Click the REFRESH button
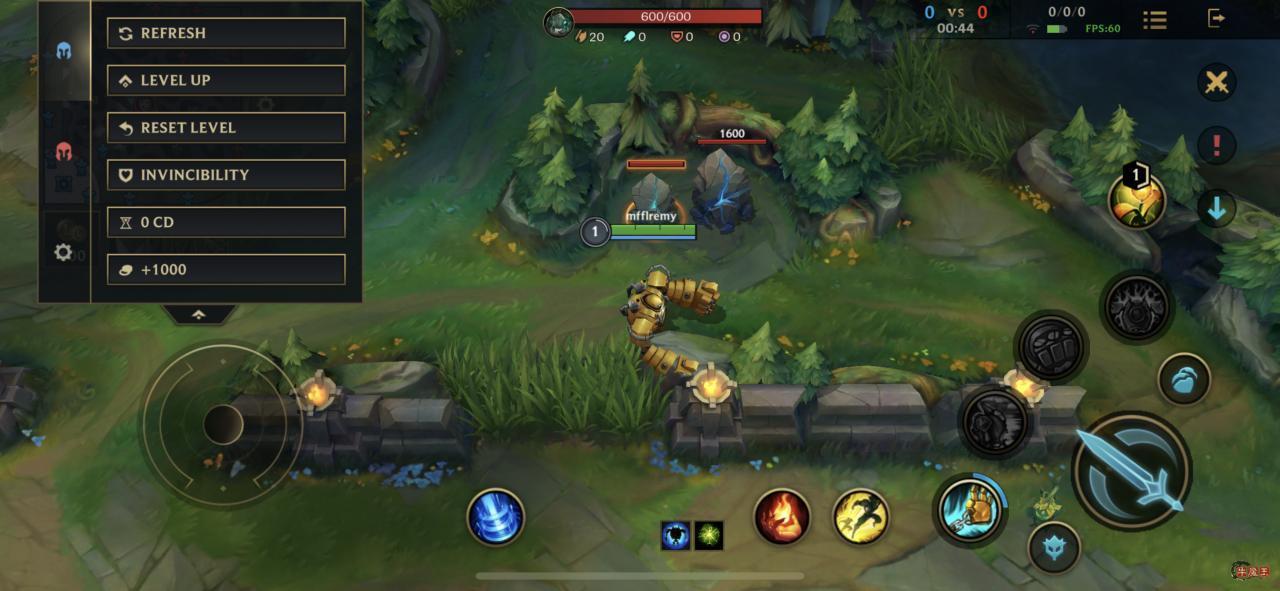The width and height of the screenshot is (1280, 591). (226, 33)
